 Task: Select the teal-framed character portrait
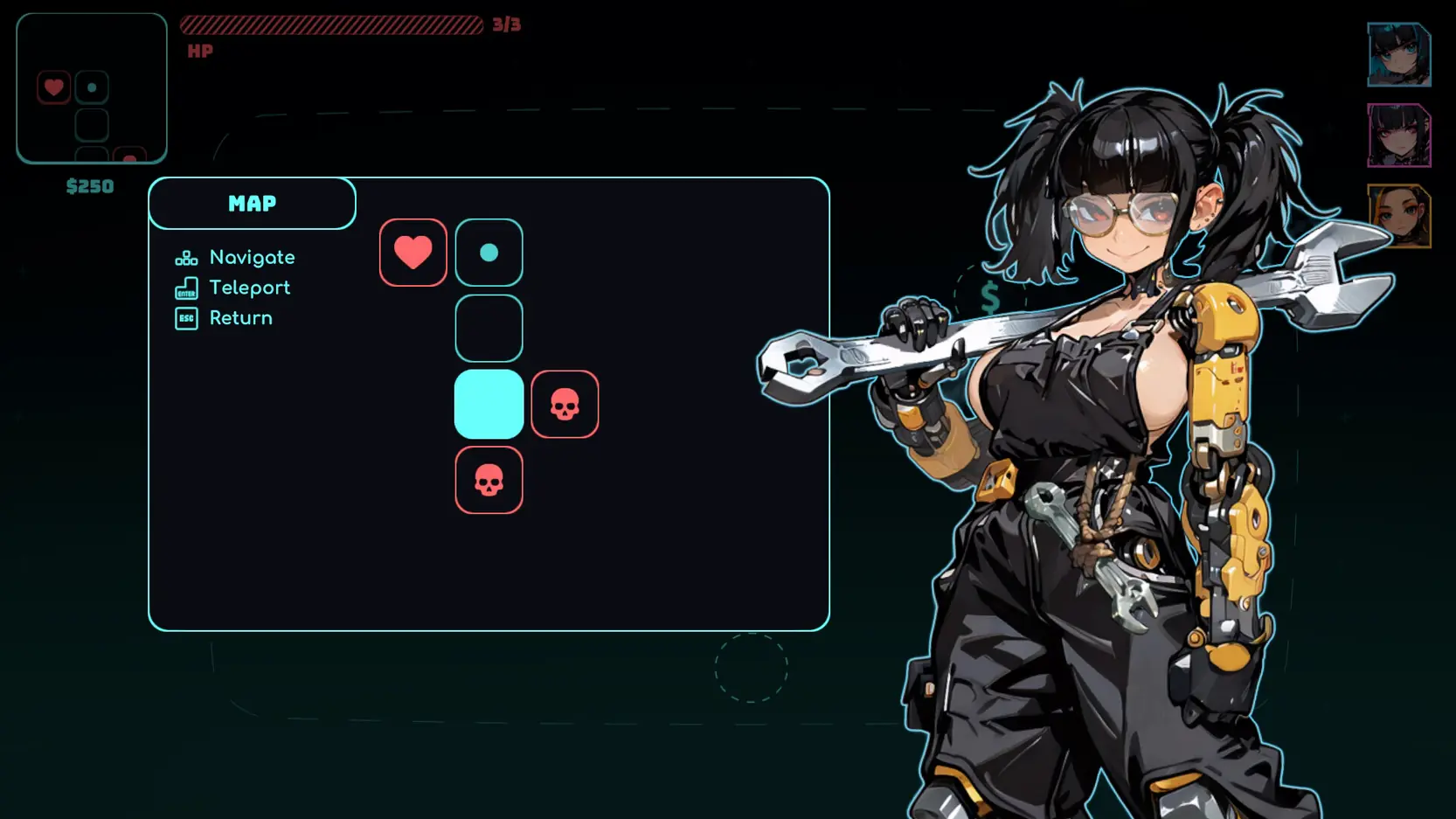pyautogui.click(x=1398, y=55)
